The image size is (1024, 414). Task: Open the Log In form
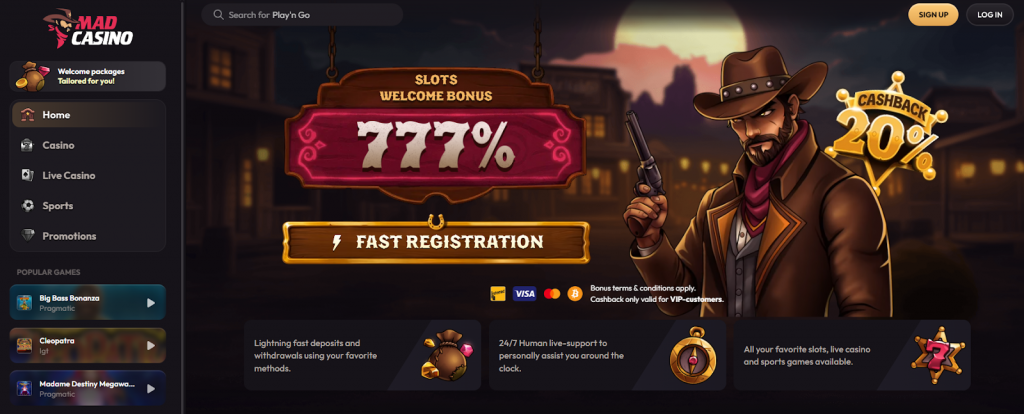pos(989,15)
